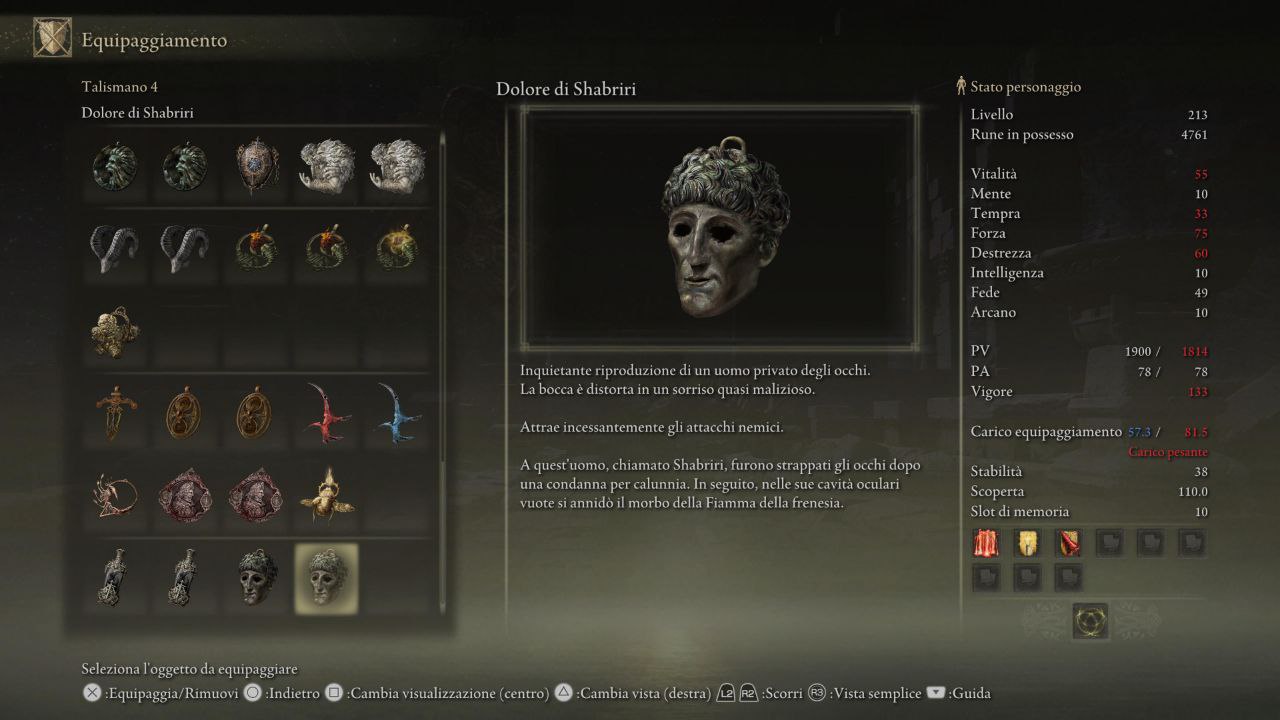Select the tangled gold pendant talisman
This screenshot has width=1280, height=720.
(114, 330)
